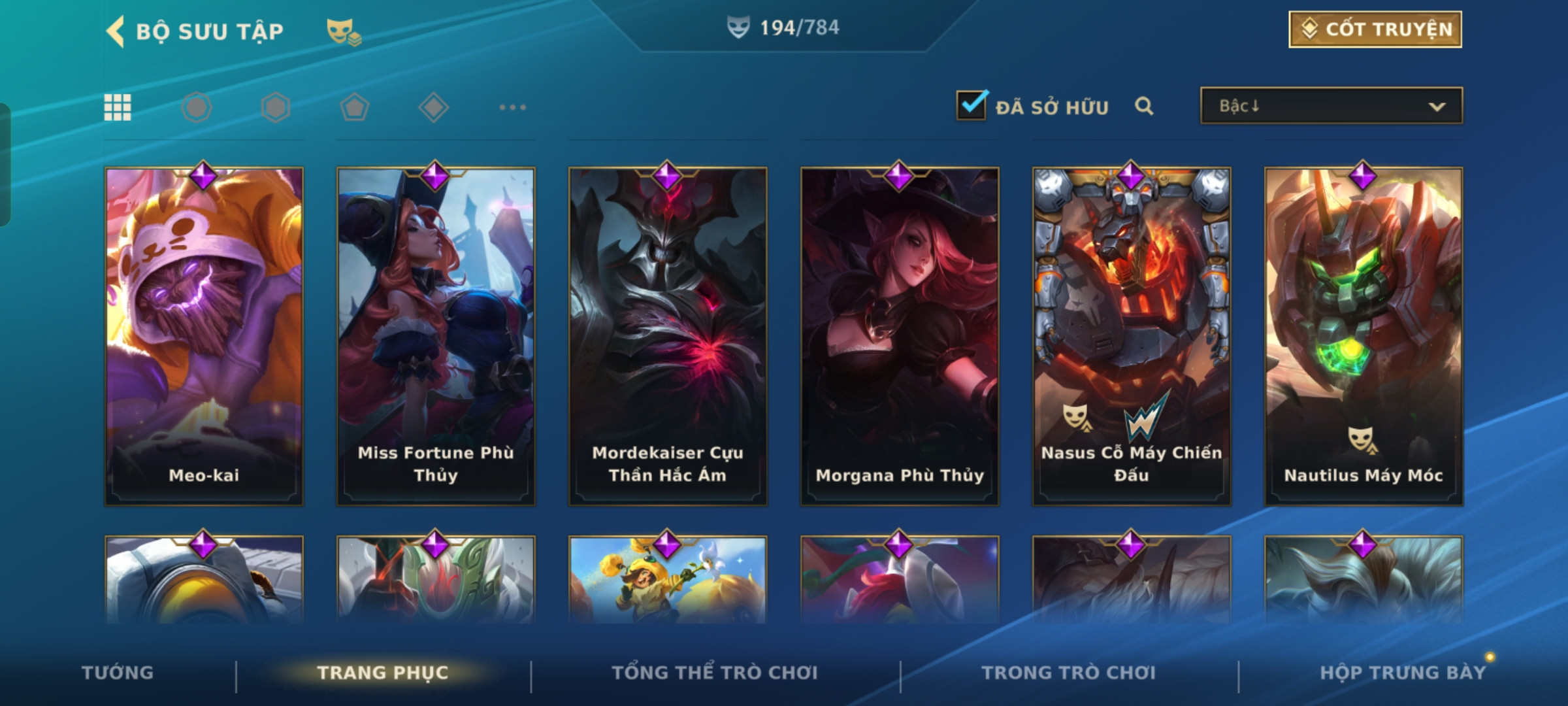This screenshot has height=706, width=1568.
Task: Open Miss Fortune Phù Thủy skin
Action: (x=436, y=337)
